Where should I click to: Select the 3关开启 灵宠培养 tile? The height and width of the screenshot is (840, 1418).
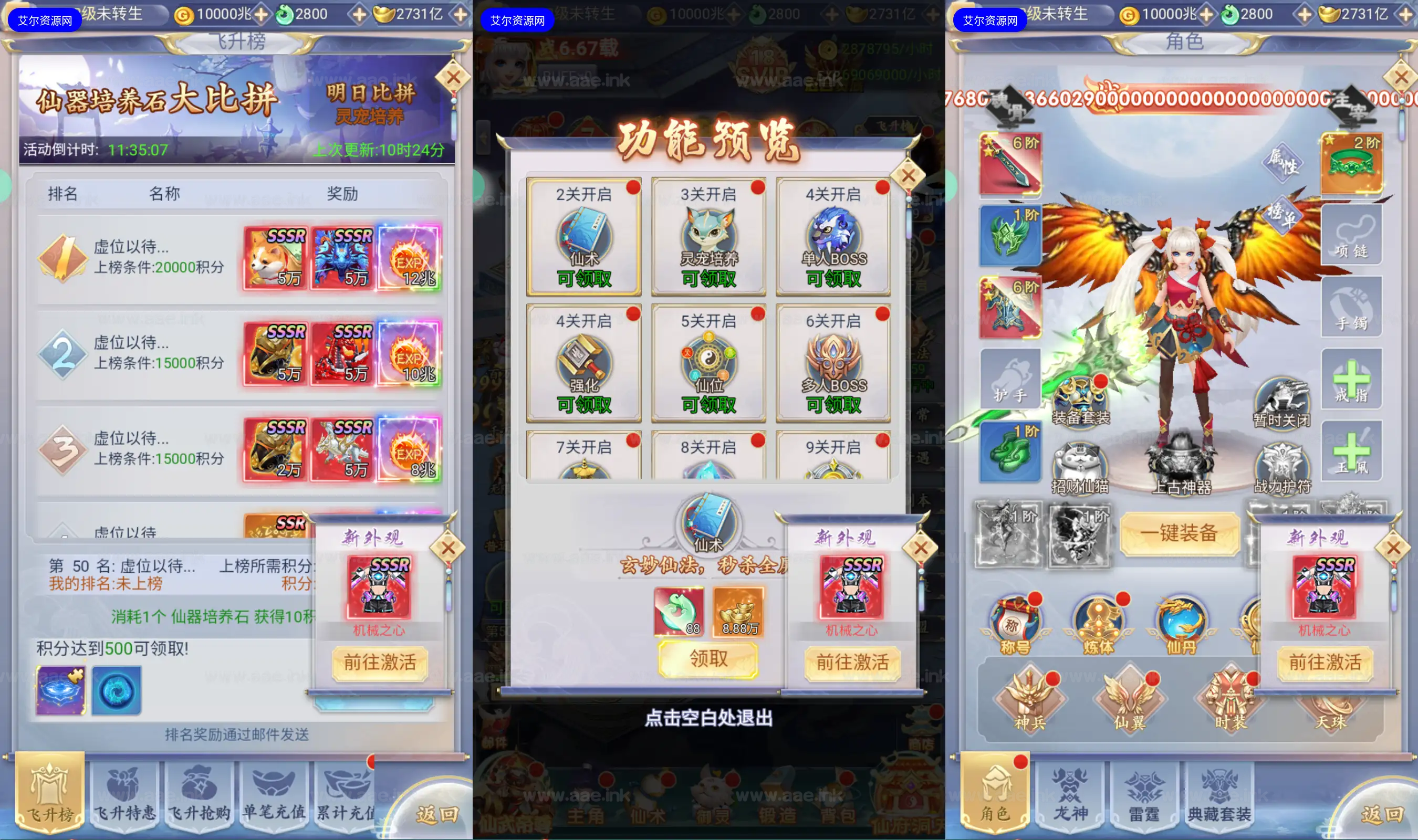pos(708,237)
